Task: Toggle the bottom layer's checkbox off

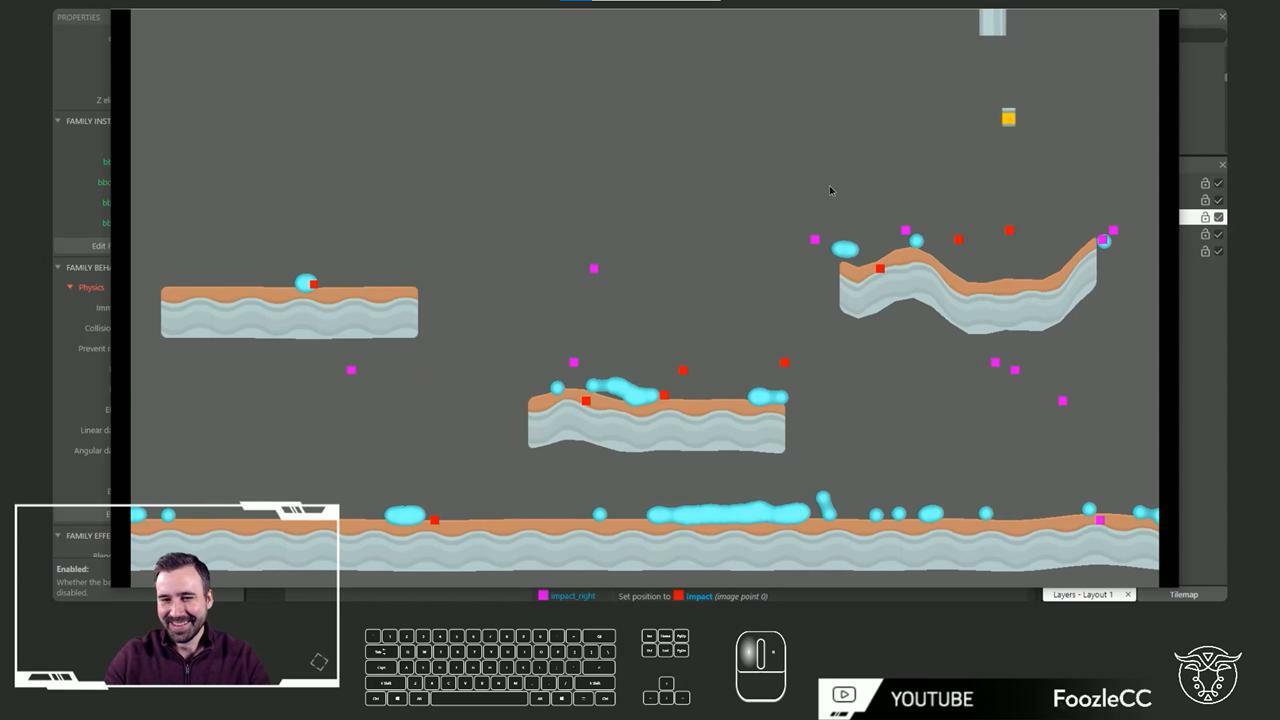Action: click(x=1218, y=251)
